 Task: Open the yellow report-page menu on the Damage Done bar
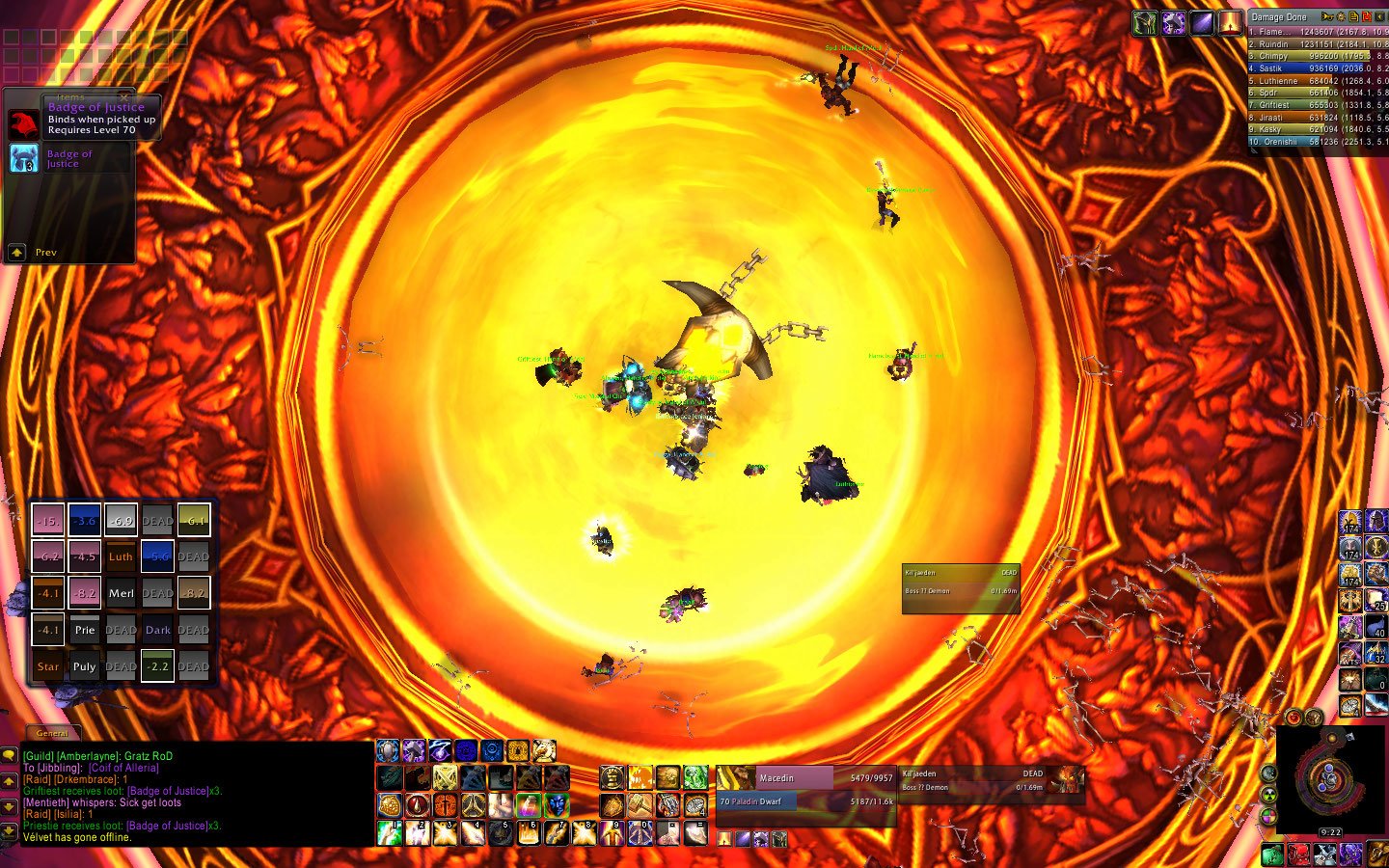click(1353, 16)
